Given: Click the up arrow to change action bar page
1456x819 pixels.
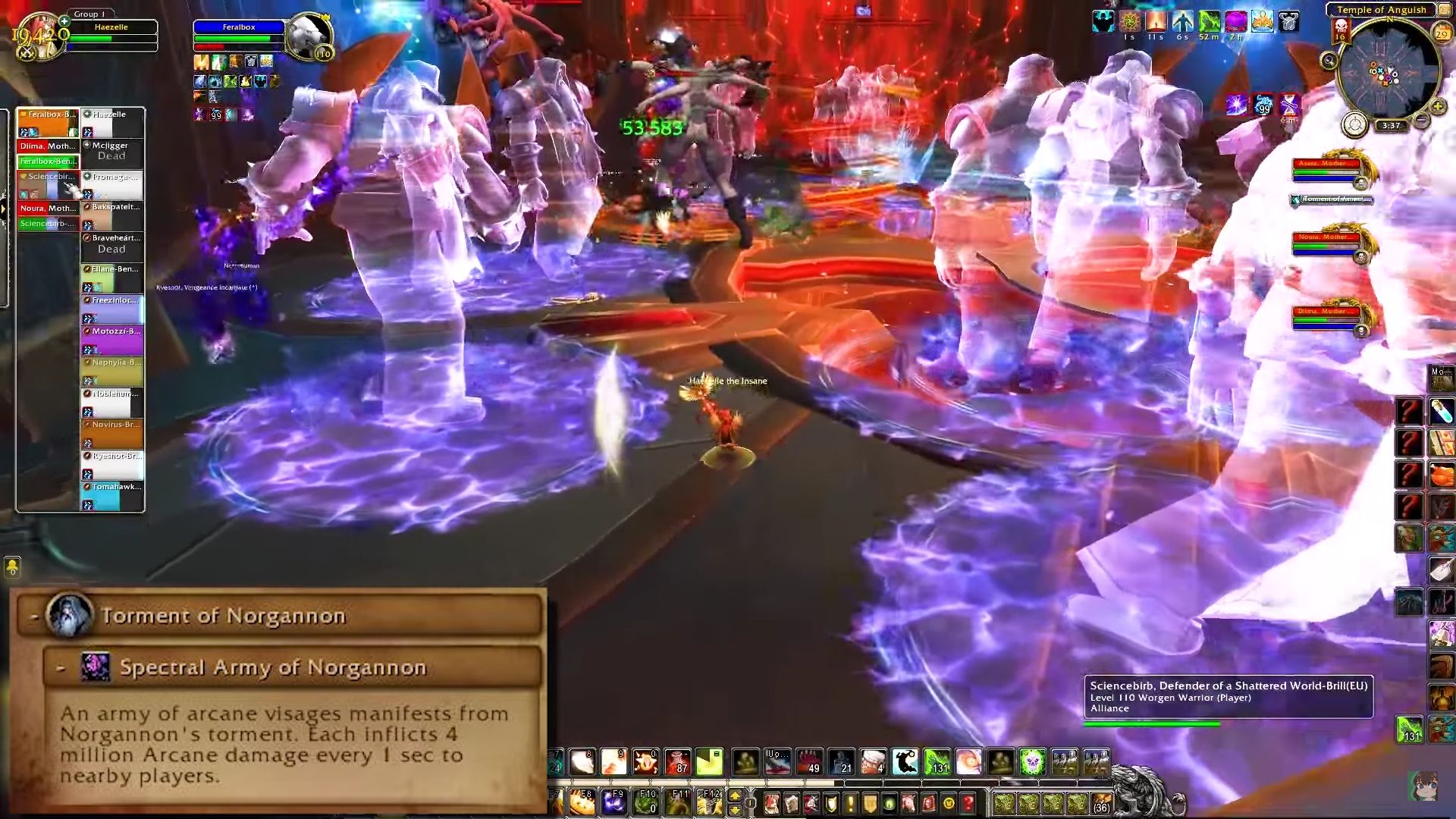Looking at the screenshot, I should tap(735, 795).
